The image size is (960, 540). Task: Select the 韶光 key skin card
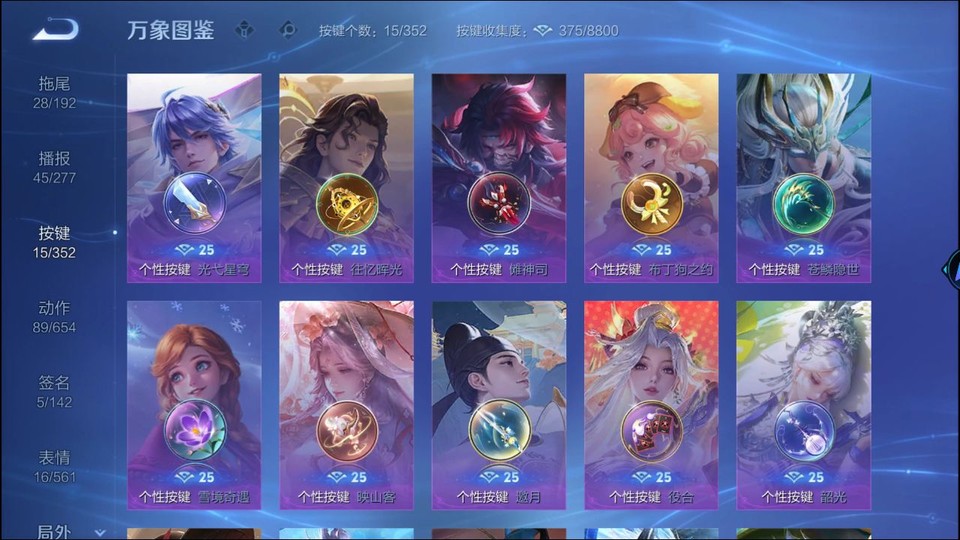pos(804,405)
